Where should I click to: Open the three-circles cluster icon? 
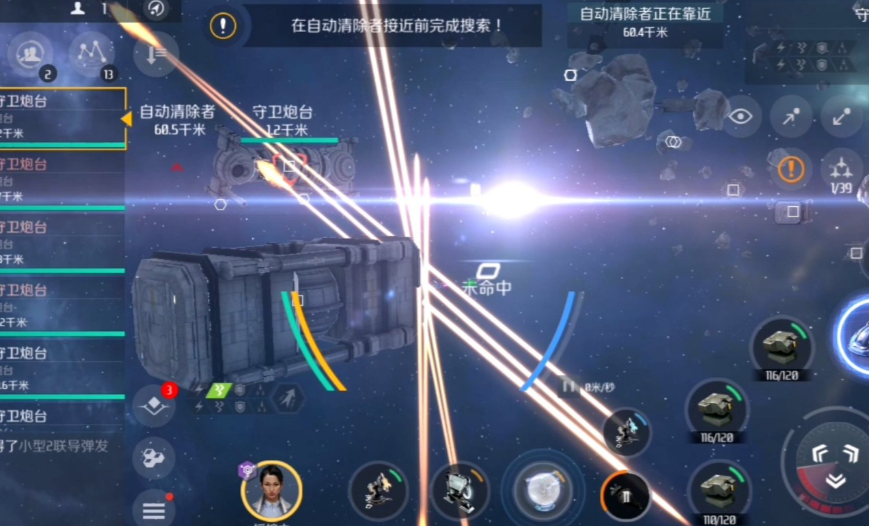(153, 457)
